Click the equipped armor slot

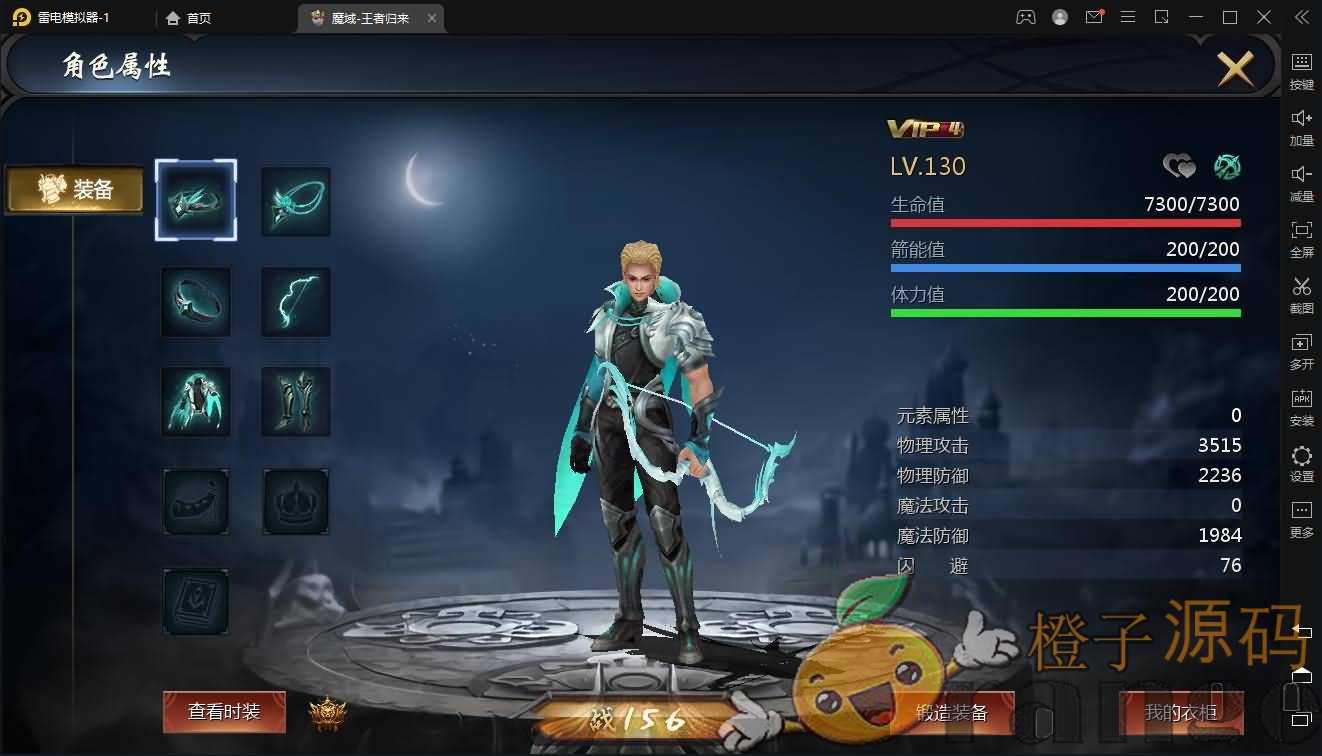point(196,401)
